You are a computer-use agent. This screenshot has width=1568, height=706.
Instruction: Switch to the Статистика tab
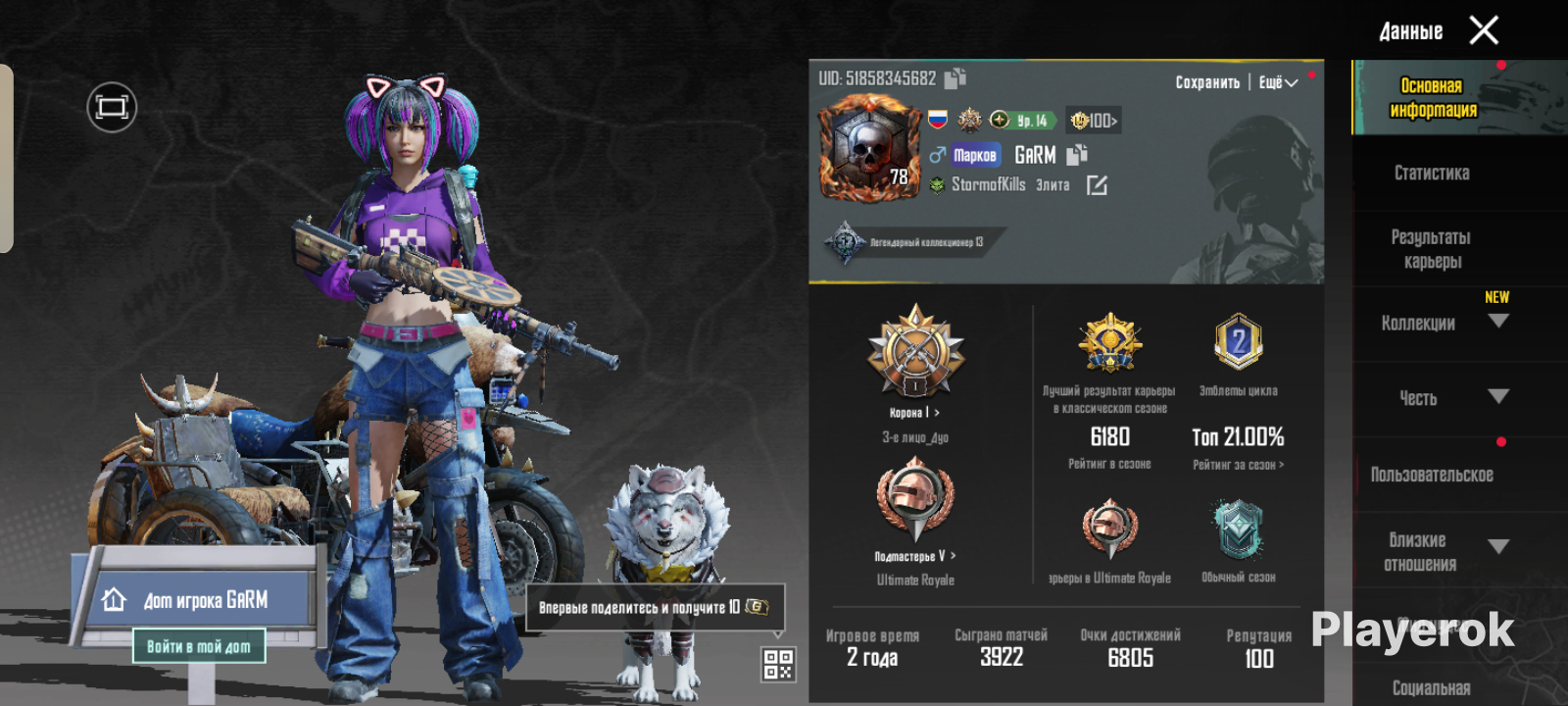1432,174
